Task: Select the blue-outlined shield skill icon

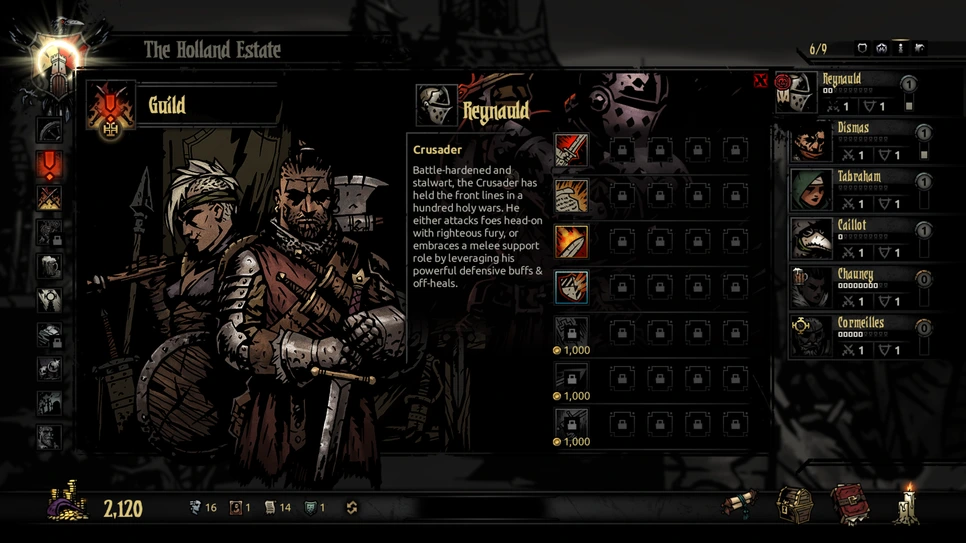Action: [x=571, y=287]
